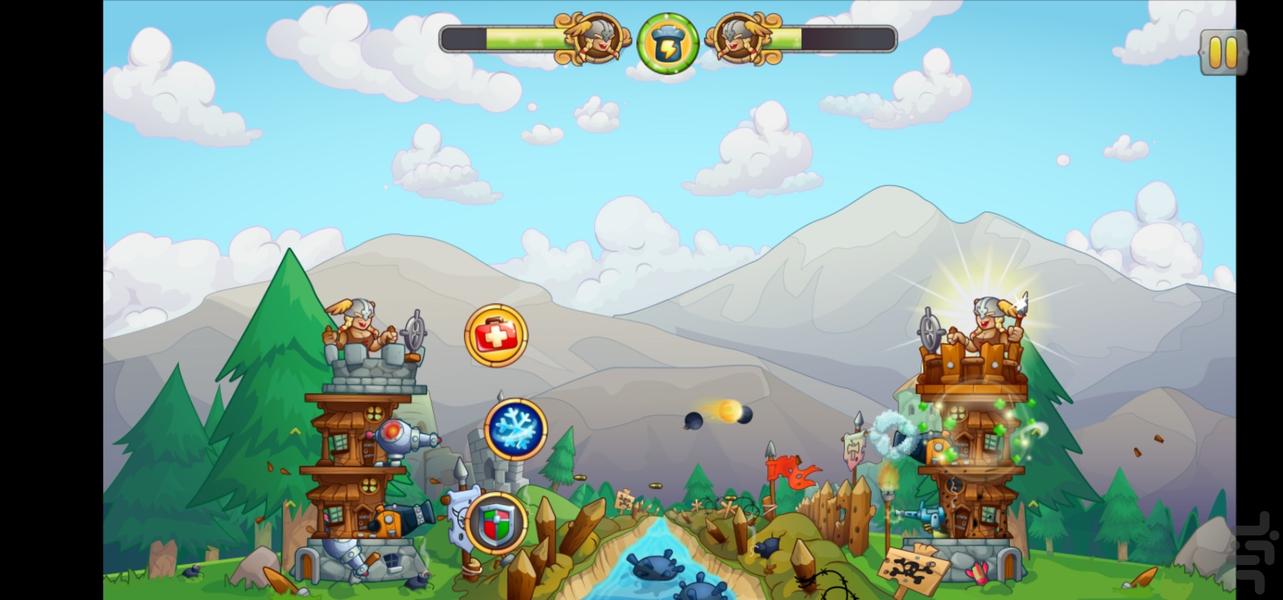Trigger the shield defense ability
The image size is (1283, 600).
(x=497, y=522)
